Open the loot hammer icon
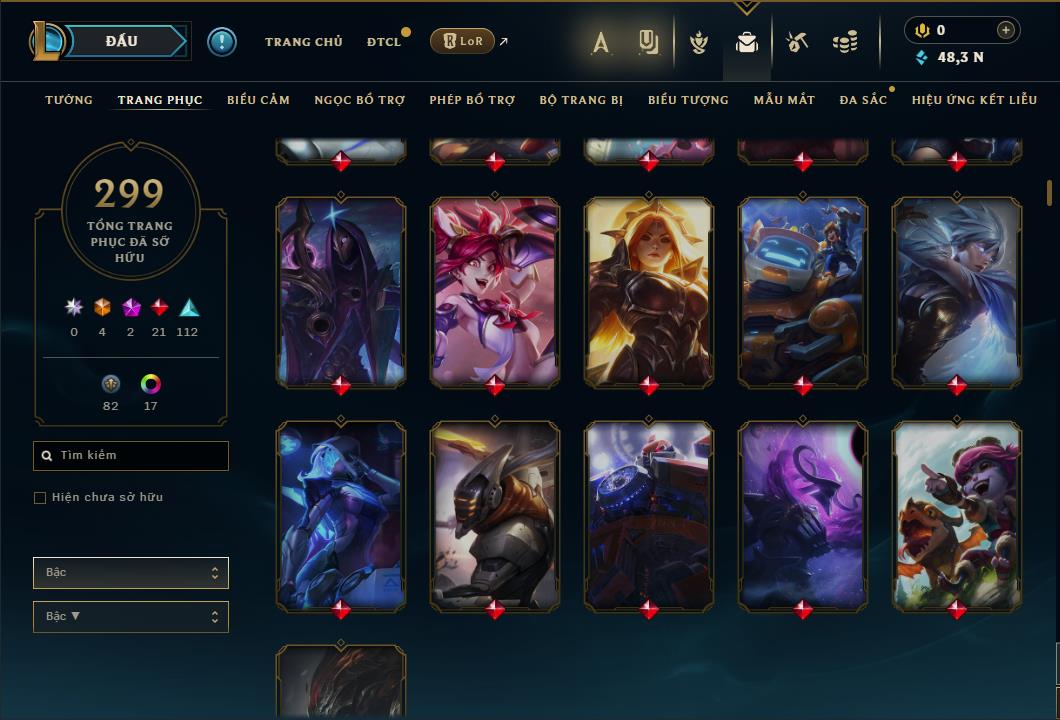This screenshot has width=1060, height=720. click(796, 42)
